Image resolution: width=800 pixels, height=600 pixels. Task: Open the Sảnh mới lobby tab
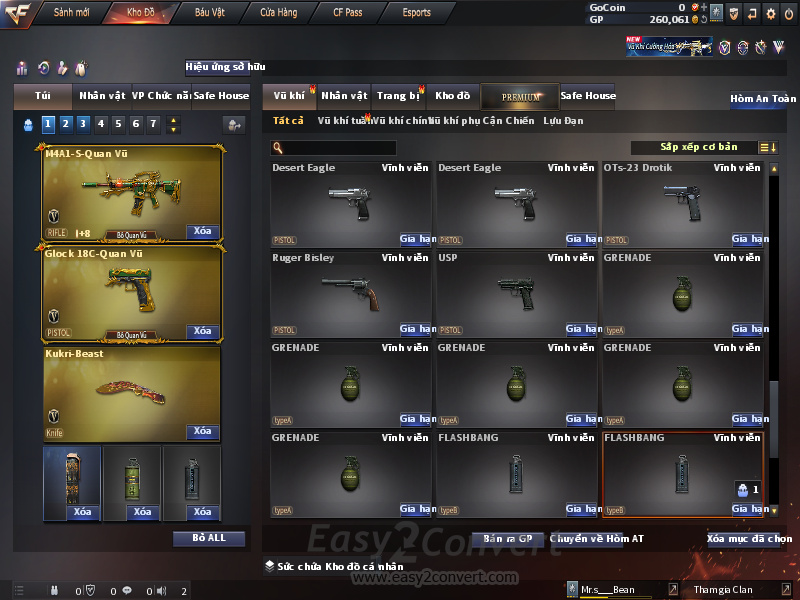click(x=71, y=13)
